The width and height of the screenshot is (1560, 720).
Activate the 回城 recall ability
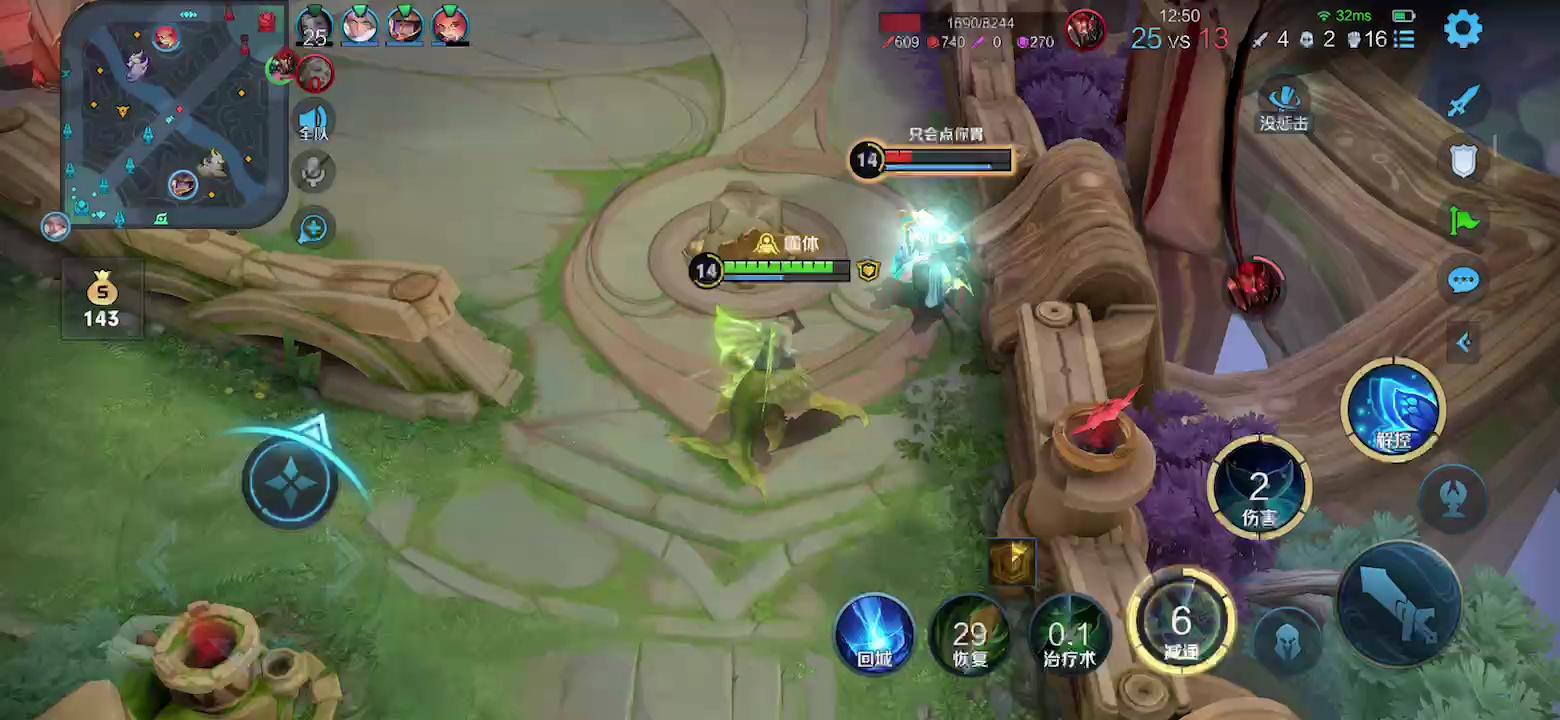[875, 634]
